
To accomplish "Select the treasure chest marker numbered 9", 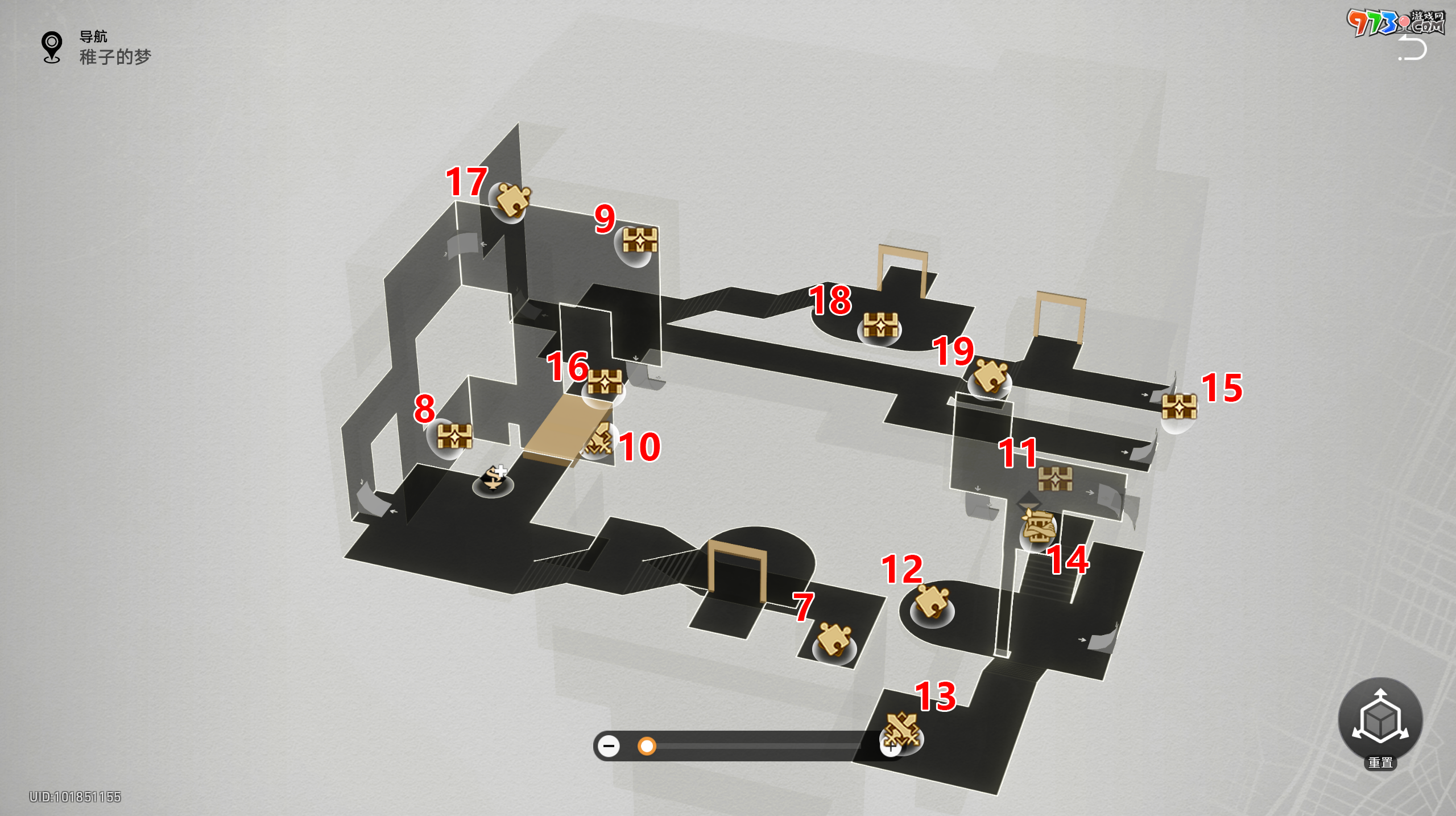I will (639, 241).
